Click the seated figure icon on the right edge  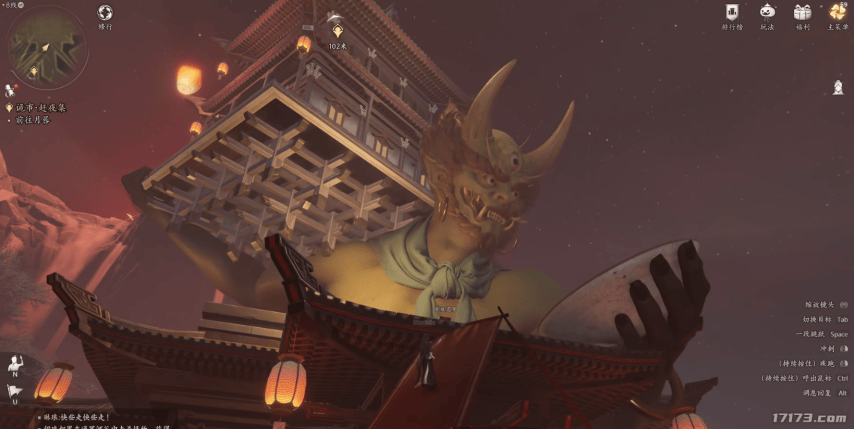(838, 87)
